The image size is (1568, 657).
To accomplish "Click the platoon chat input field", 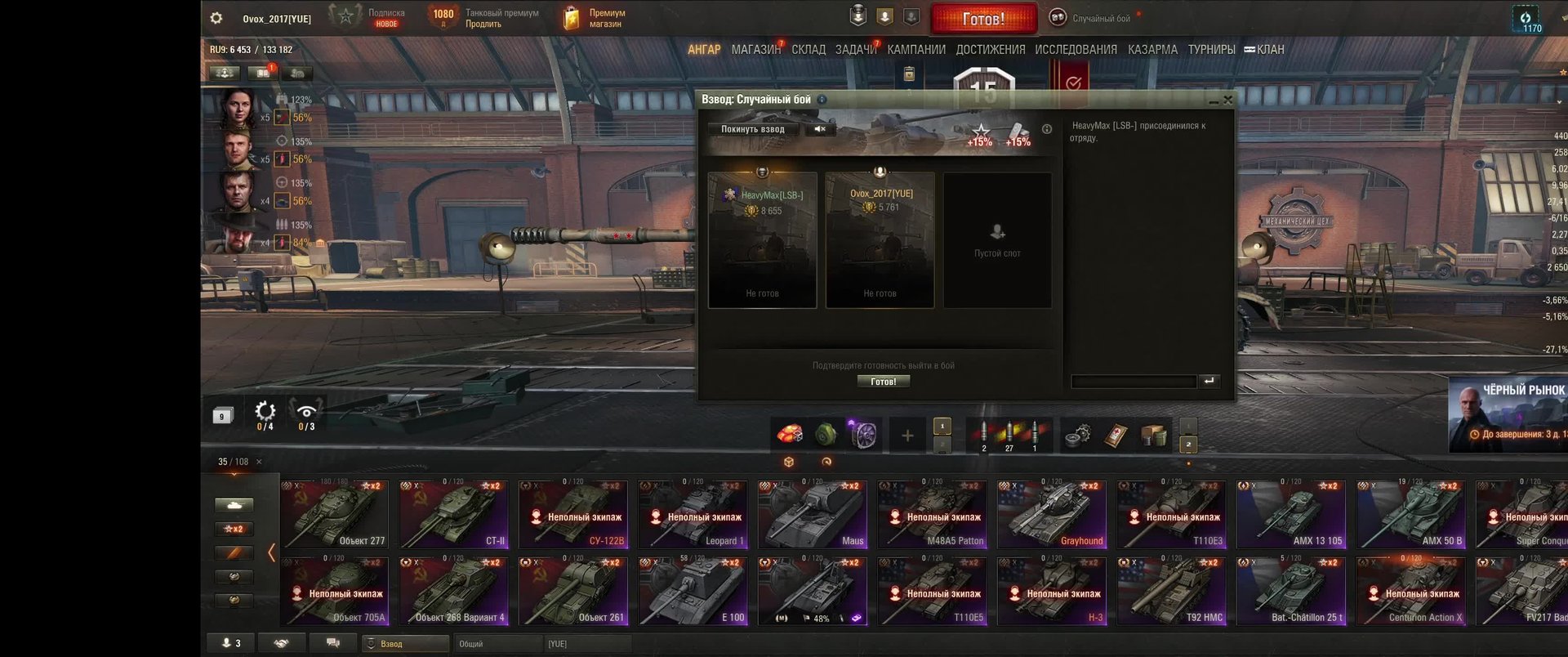I will [x=1133, y=381].
